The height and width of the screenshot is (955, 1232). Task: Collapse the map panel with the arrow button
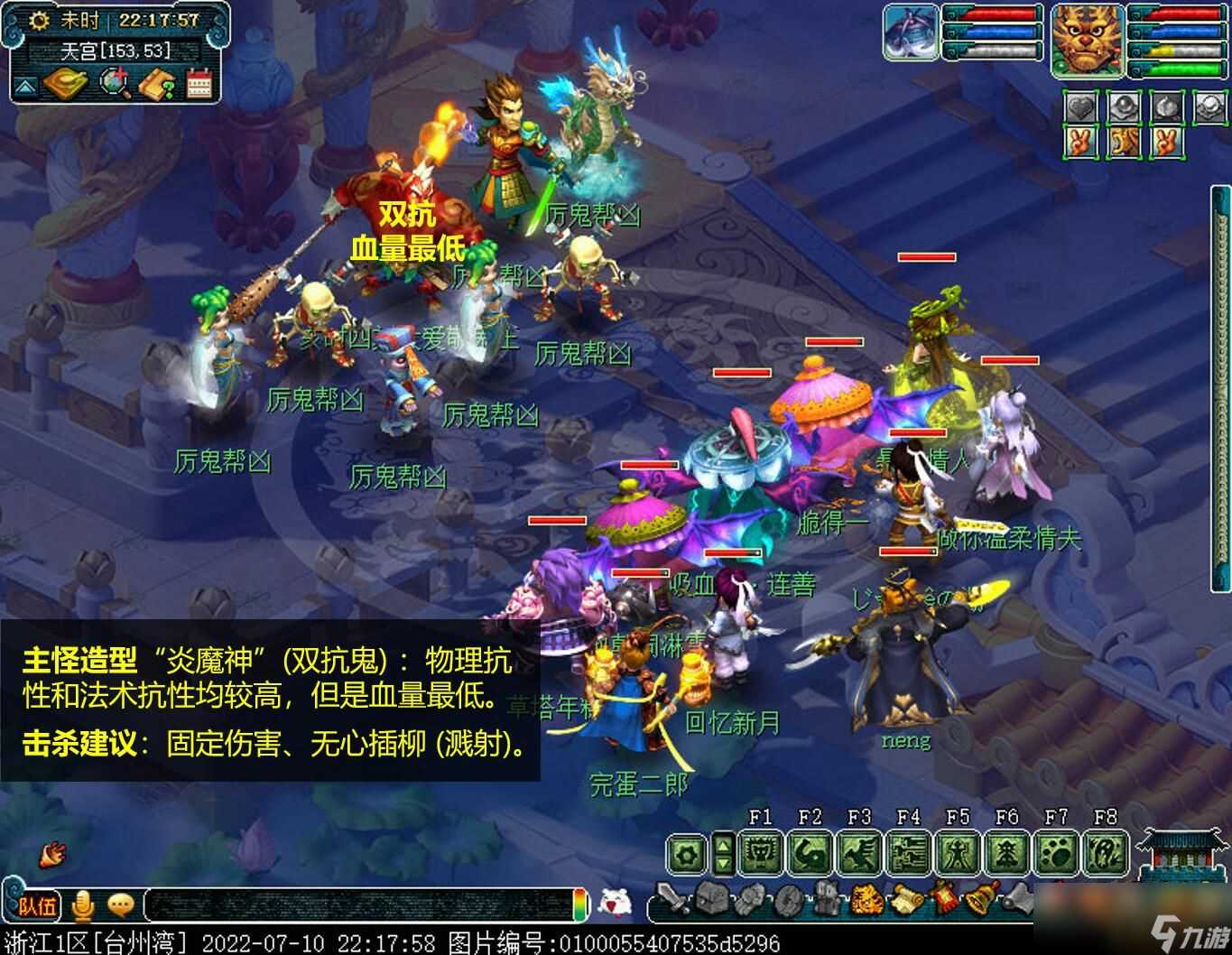(x=24, y=88)
